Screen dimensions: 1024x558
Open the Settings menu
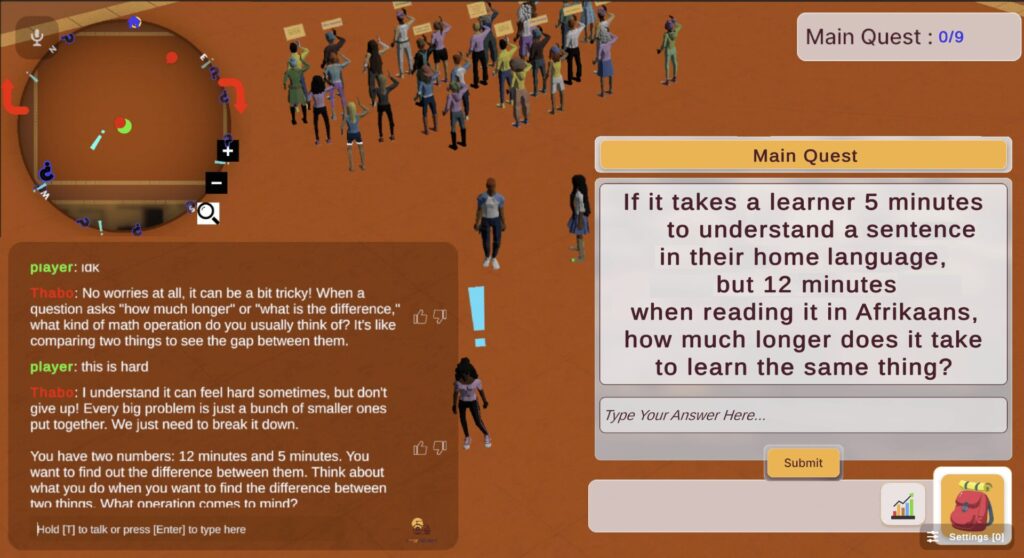[966, 538]
